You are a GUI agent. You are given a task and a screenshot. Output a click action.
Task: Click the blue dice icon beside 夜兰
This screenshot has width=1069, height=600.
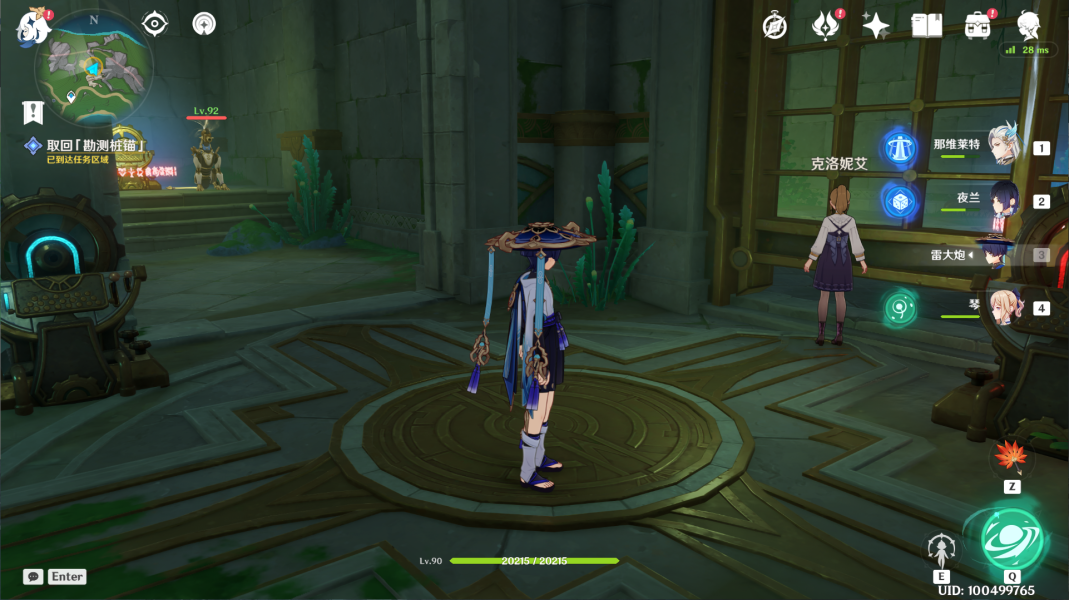(x=900, y=201)
